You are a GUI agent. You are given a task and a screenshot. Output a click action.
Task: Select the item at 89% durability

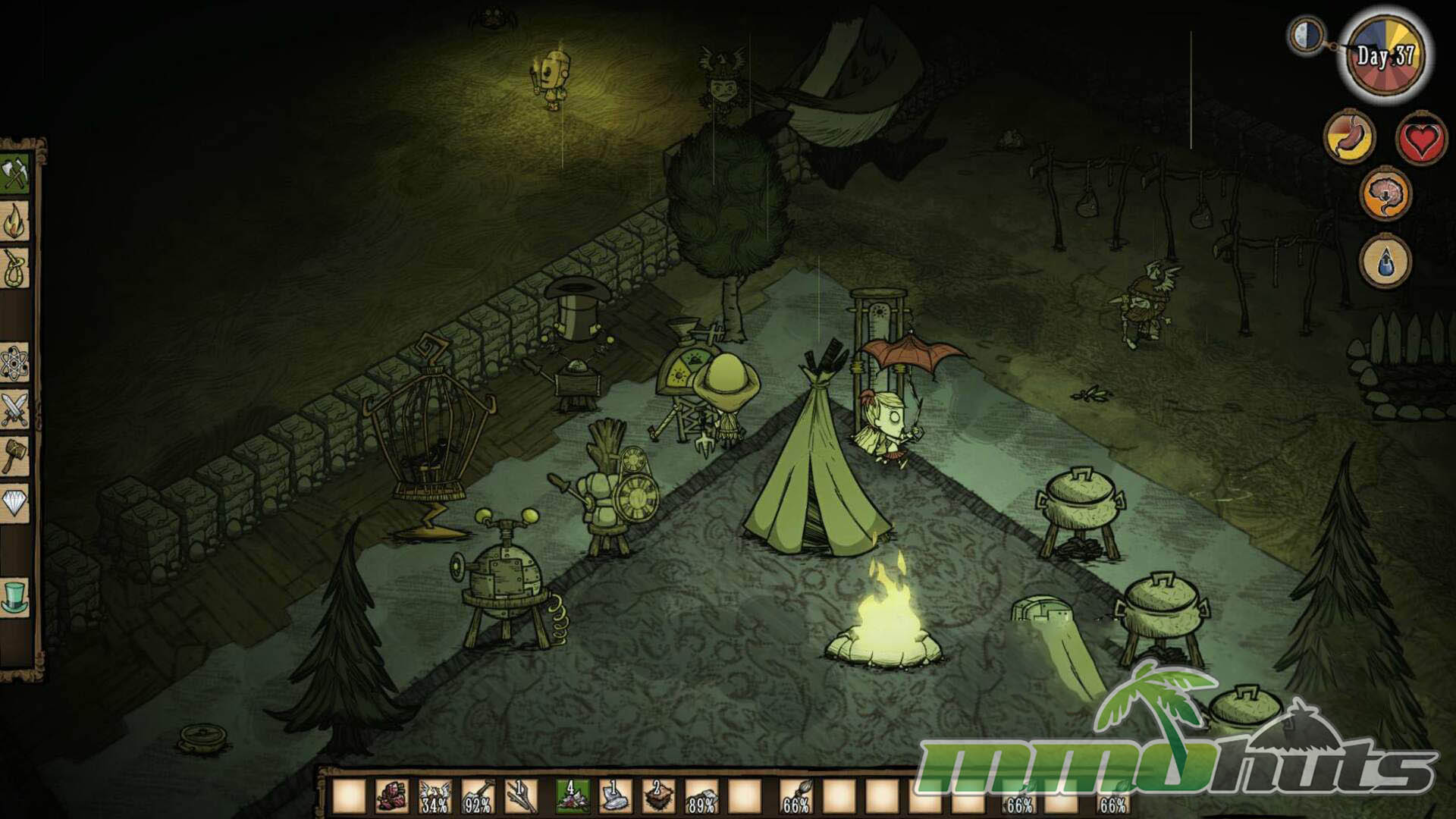(x=701, y=797)
